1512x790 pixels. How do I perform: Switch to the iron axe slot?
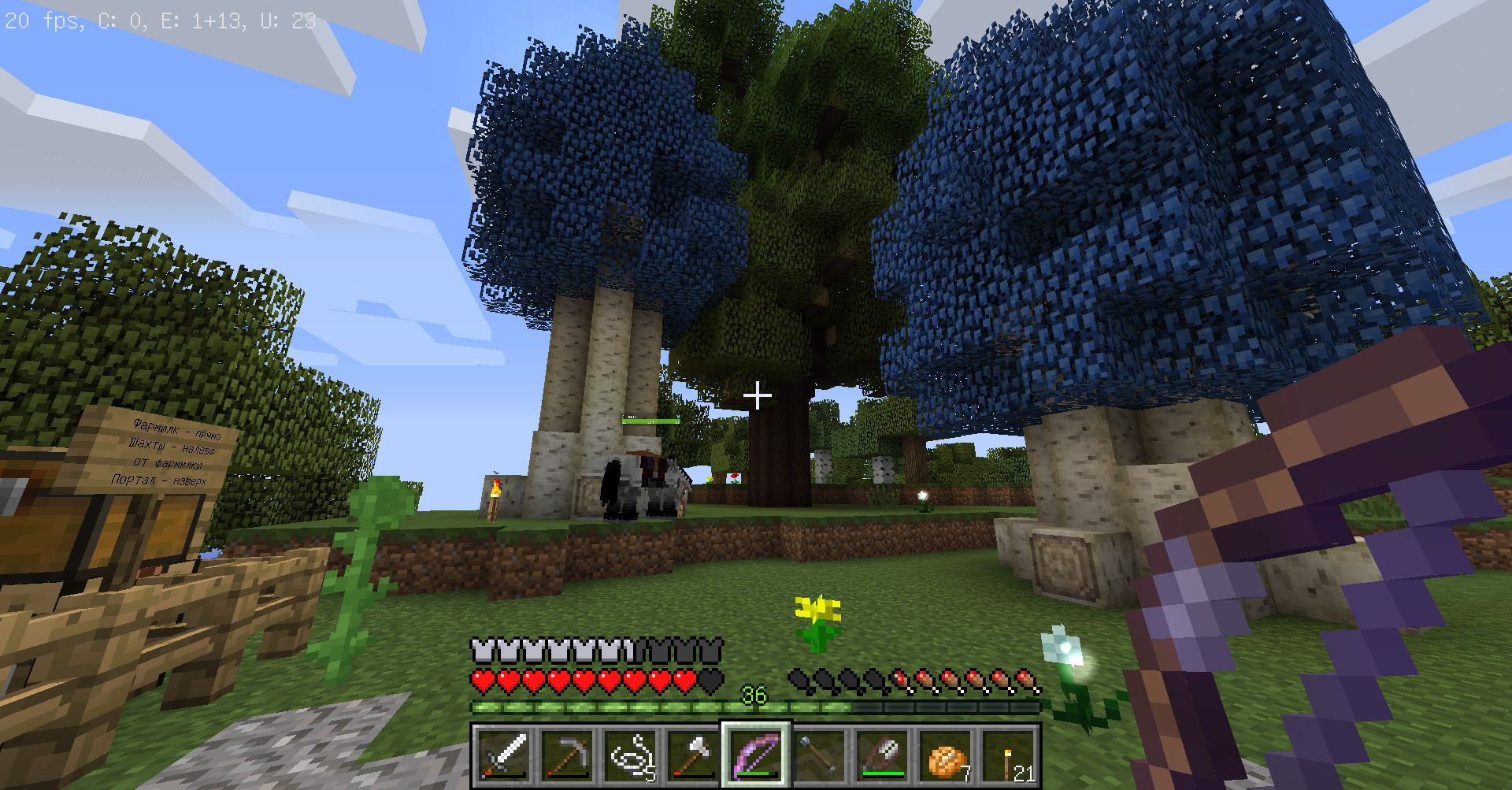pyautogui.click(x=693, y=756)
